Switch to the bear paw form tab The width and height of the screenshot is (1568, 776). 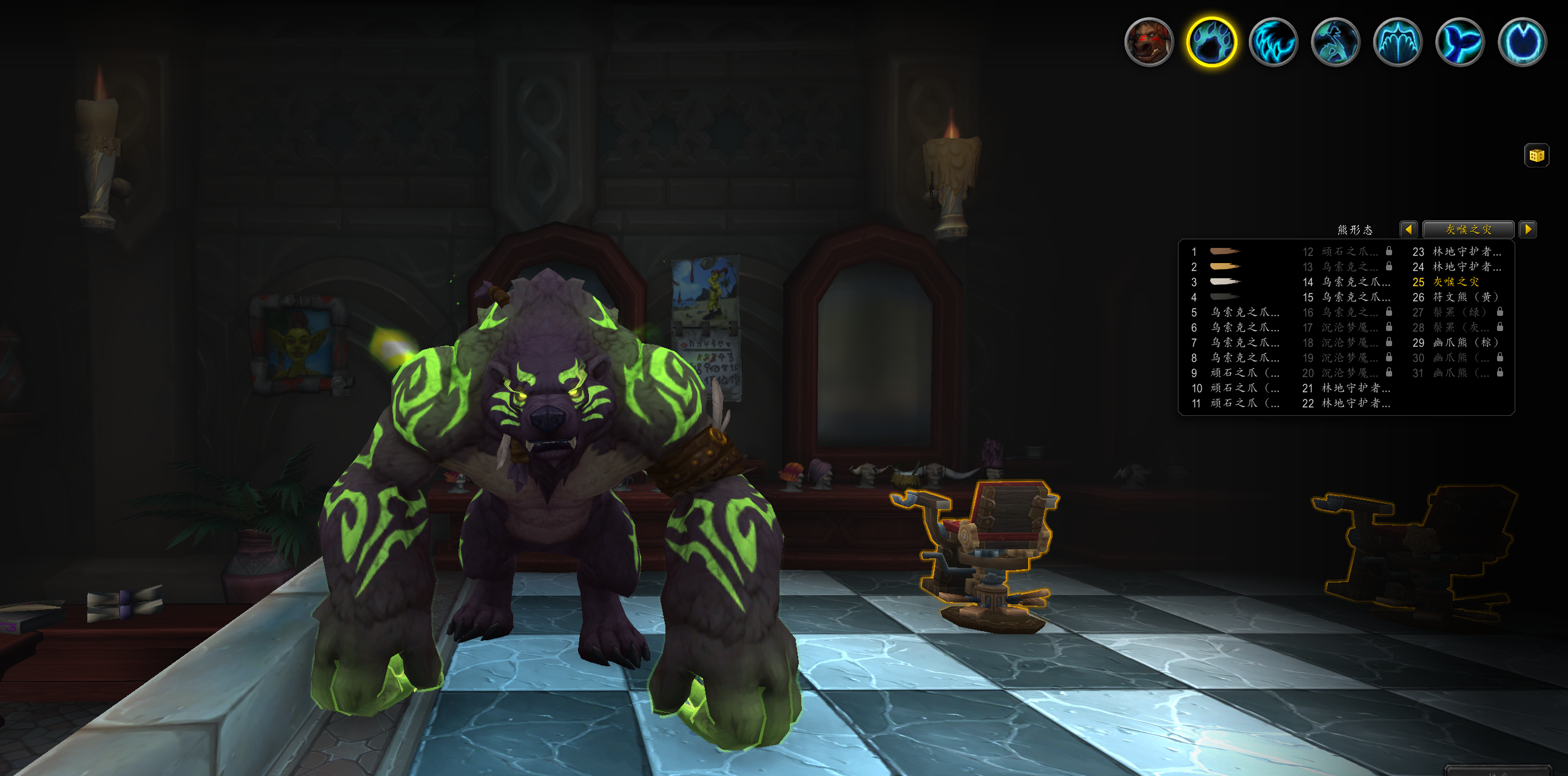click(x=1211, y=41)
